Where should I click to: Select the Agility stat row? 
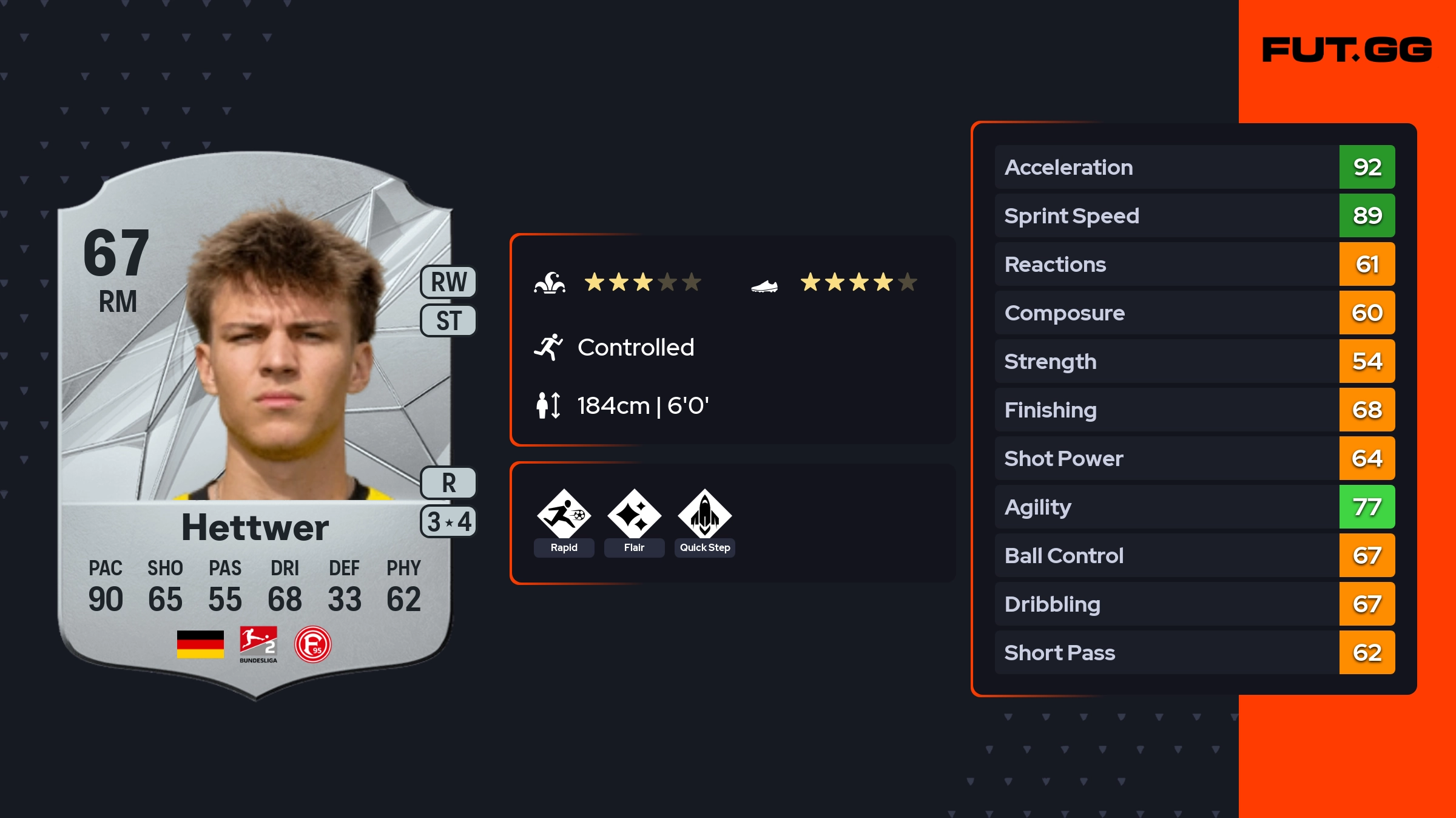(x=1195, y=507)
